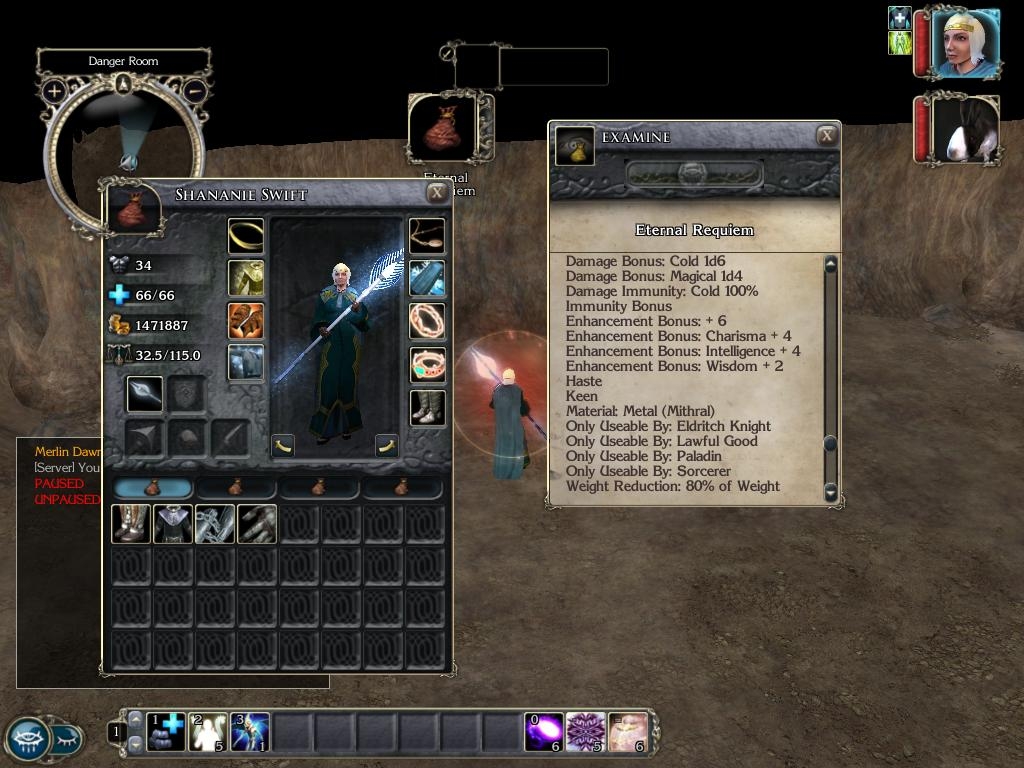Screen dimensions: 1024x768
Task: Click the equipped orange gloves slot
Action: point(246,321)
